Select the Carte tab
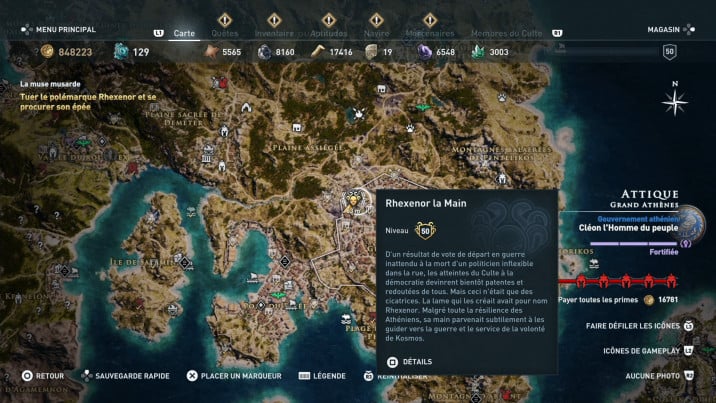This screenshot has height=403, width=716. coord(184,33)
